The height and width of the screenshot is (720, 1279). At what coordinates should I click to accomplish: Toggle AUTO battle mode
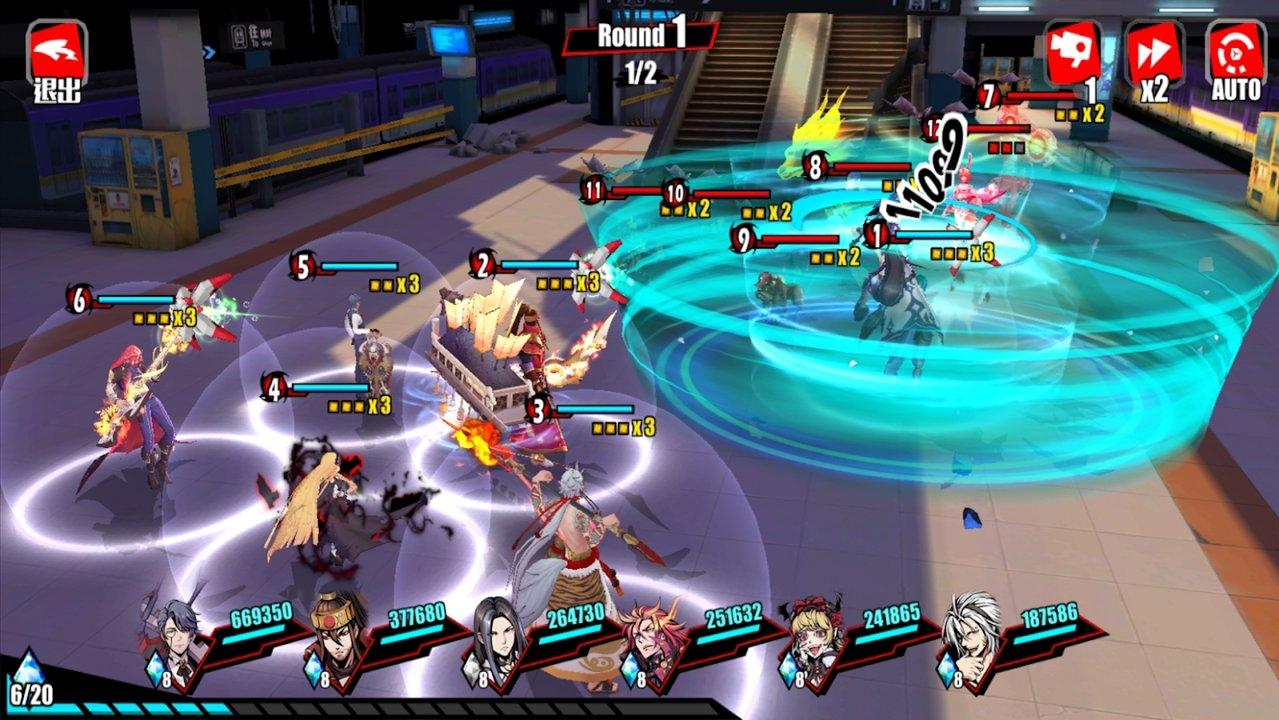pos(1236,58)
